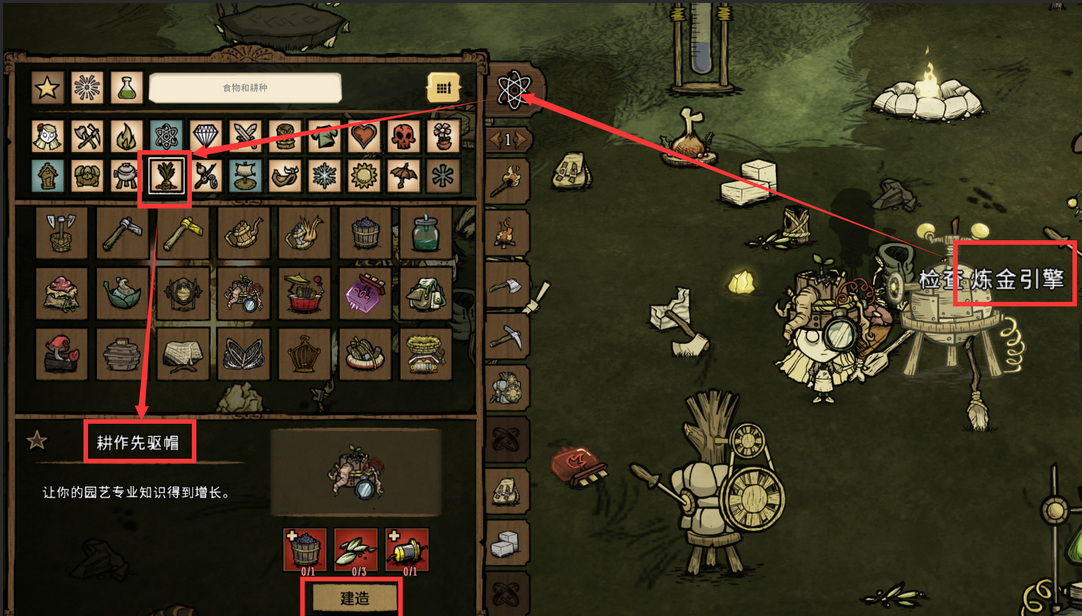Open the atom science category filter
This screenshot has width=1082, height=616.
[x=166, y=136]
